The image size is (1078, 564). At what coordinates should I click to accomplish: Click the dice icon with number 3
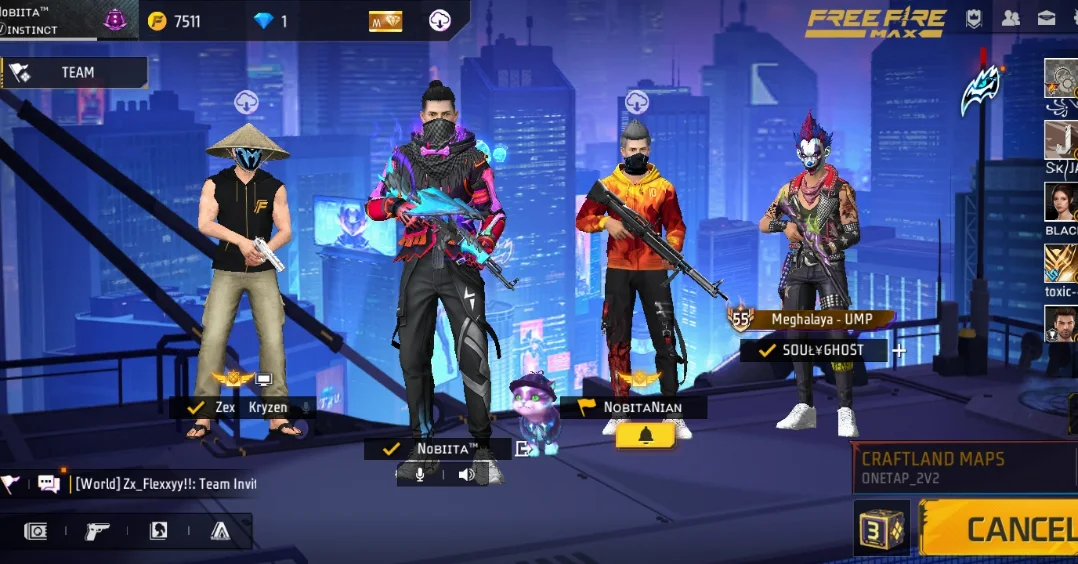(881, 528)
